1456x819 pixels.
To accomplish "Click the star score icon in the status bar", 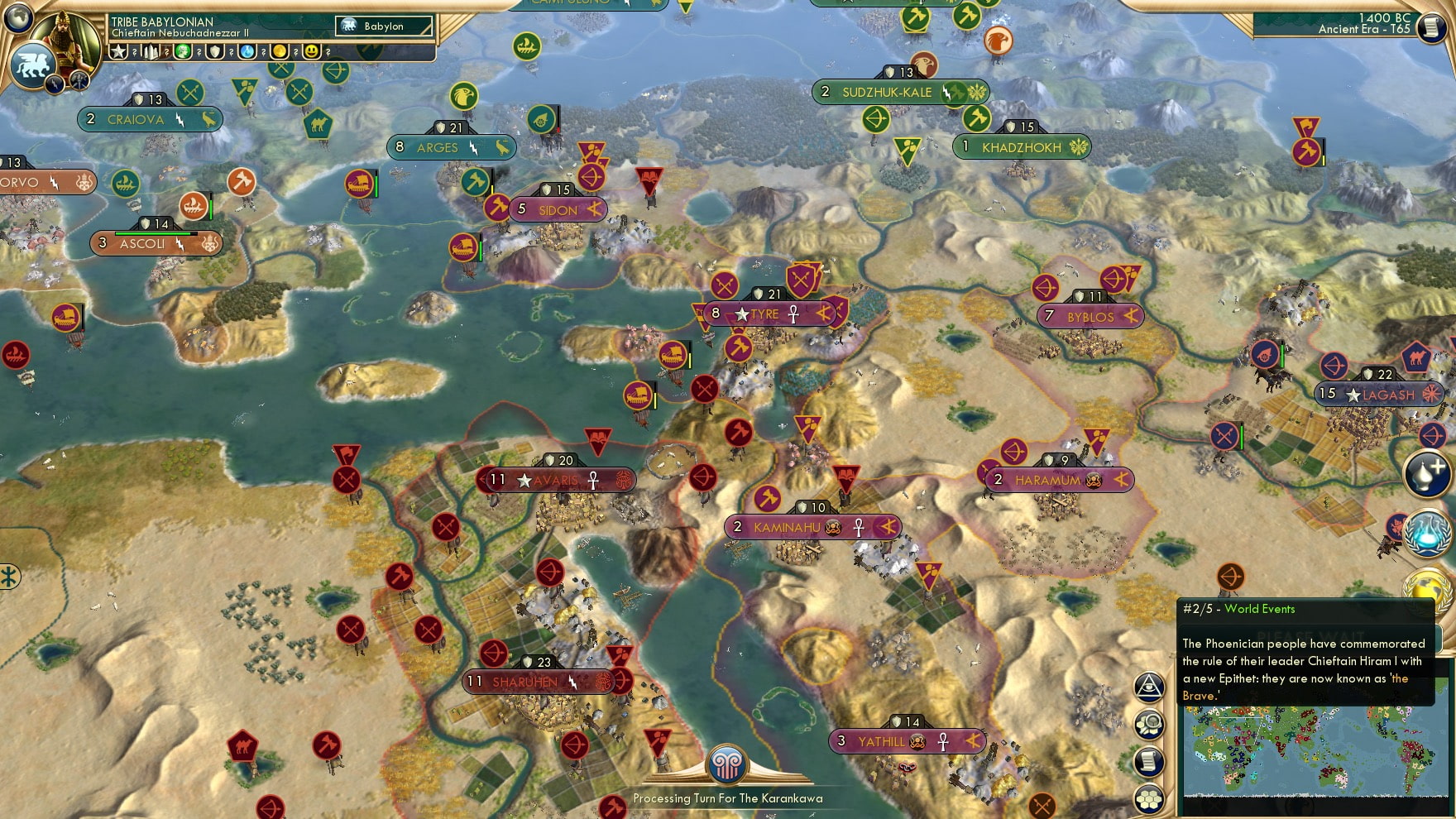I will [118, 51].
